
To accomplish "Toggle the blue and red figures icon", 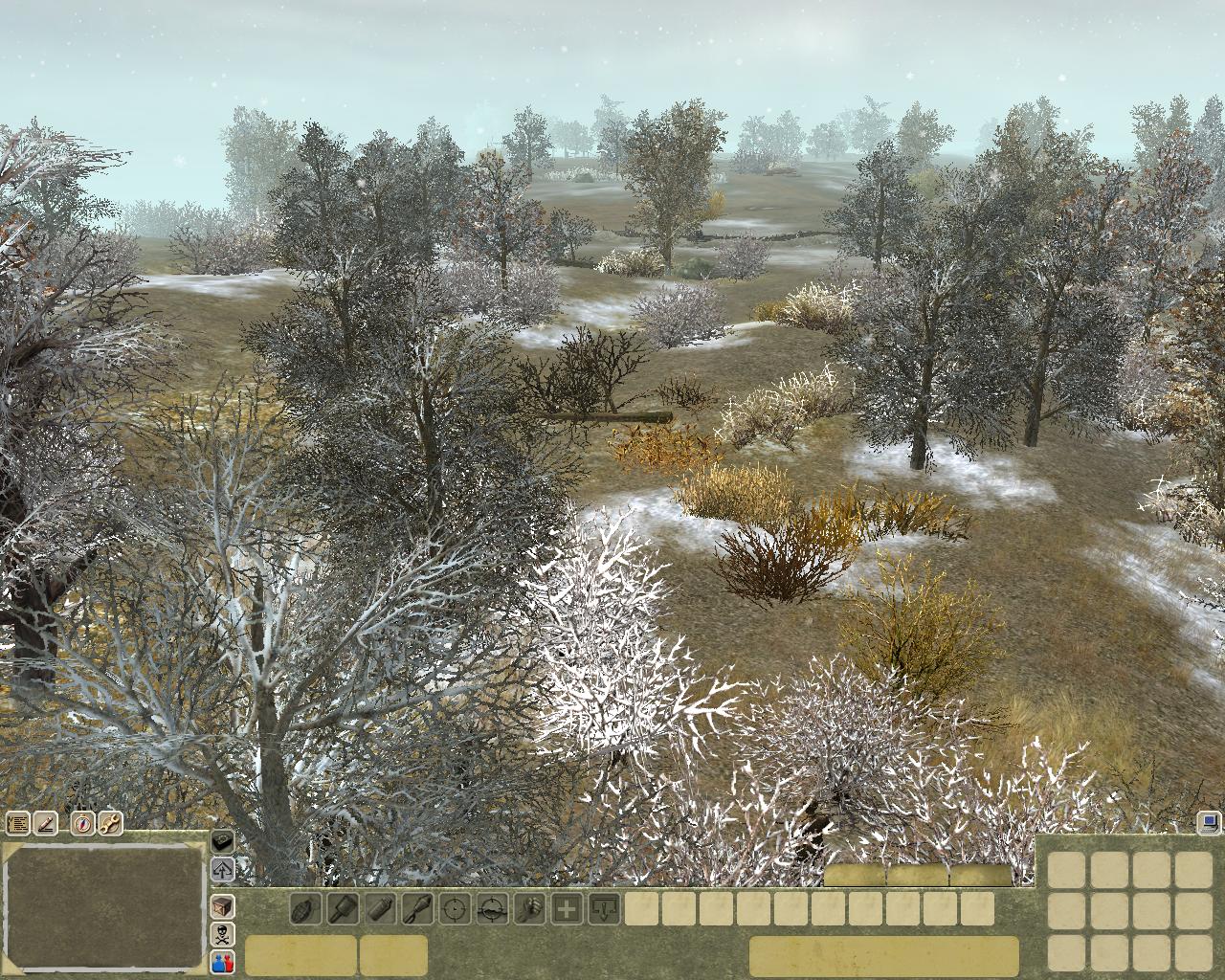I will (x=223, y=962).
